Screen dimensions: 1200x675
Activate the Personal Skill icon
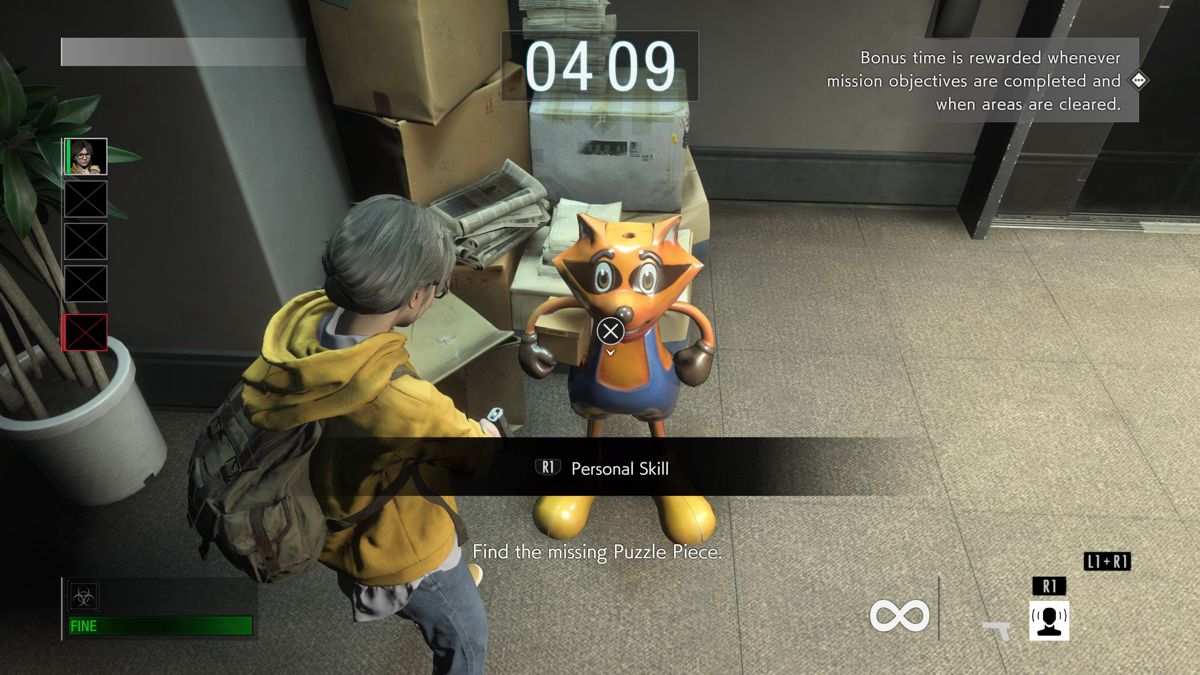click(x=1049, y=619)
